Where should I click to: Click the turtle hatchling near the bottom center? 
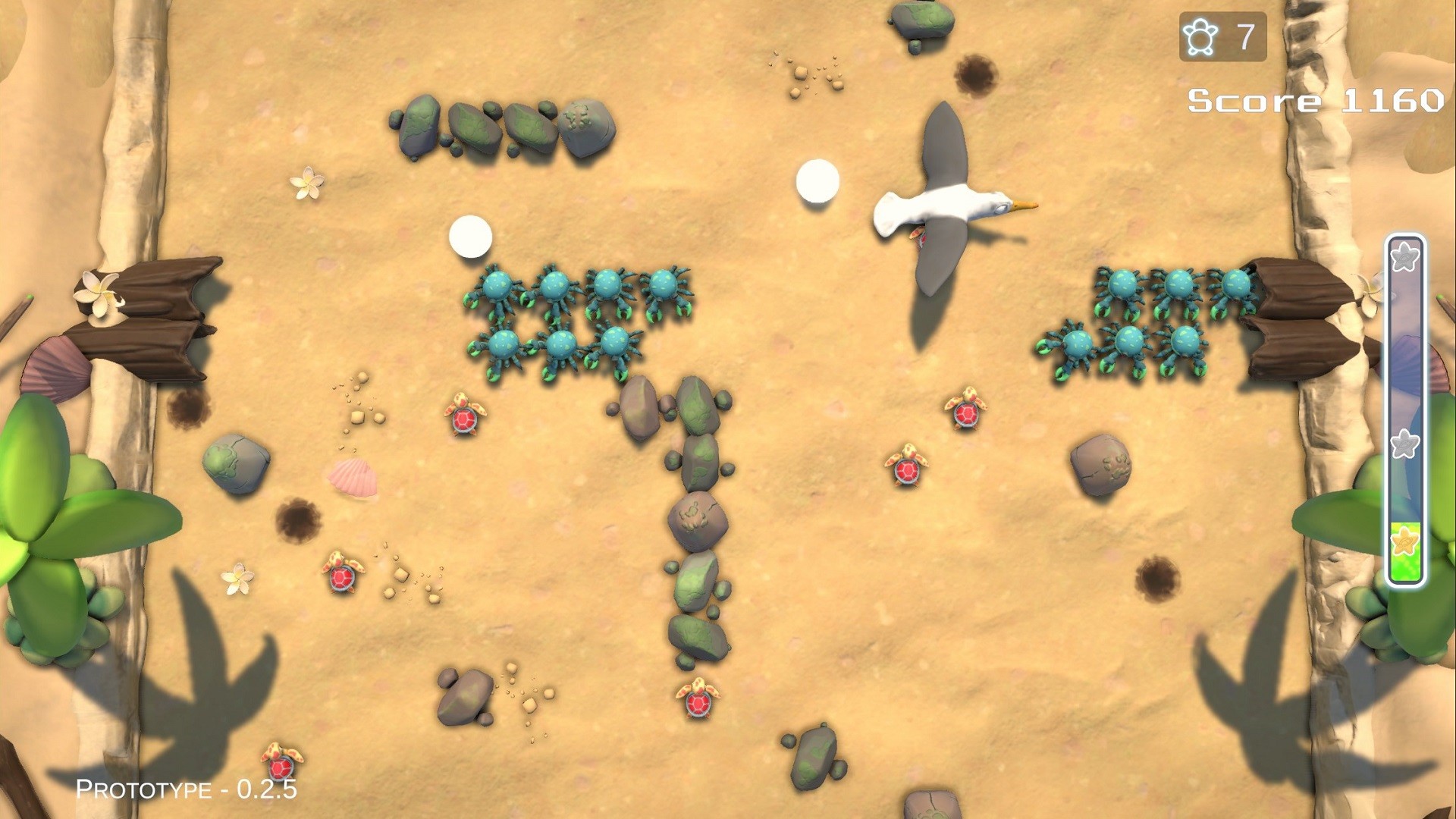(699, 705)
